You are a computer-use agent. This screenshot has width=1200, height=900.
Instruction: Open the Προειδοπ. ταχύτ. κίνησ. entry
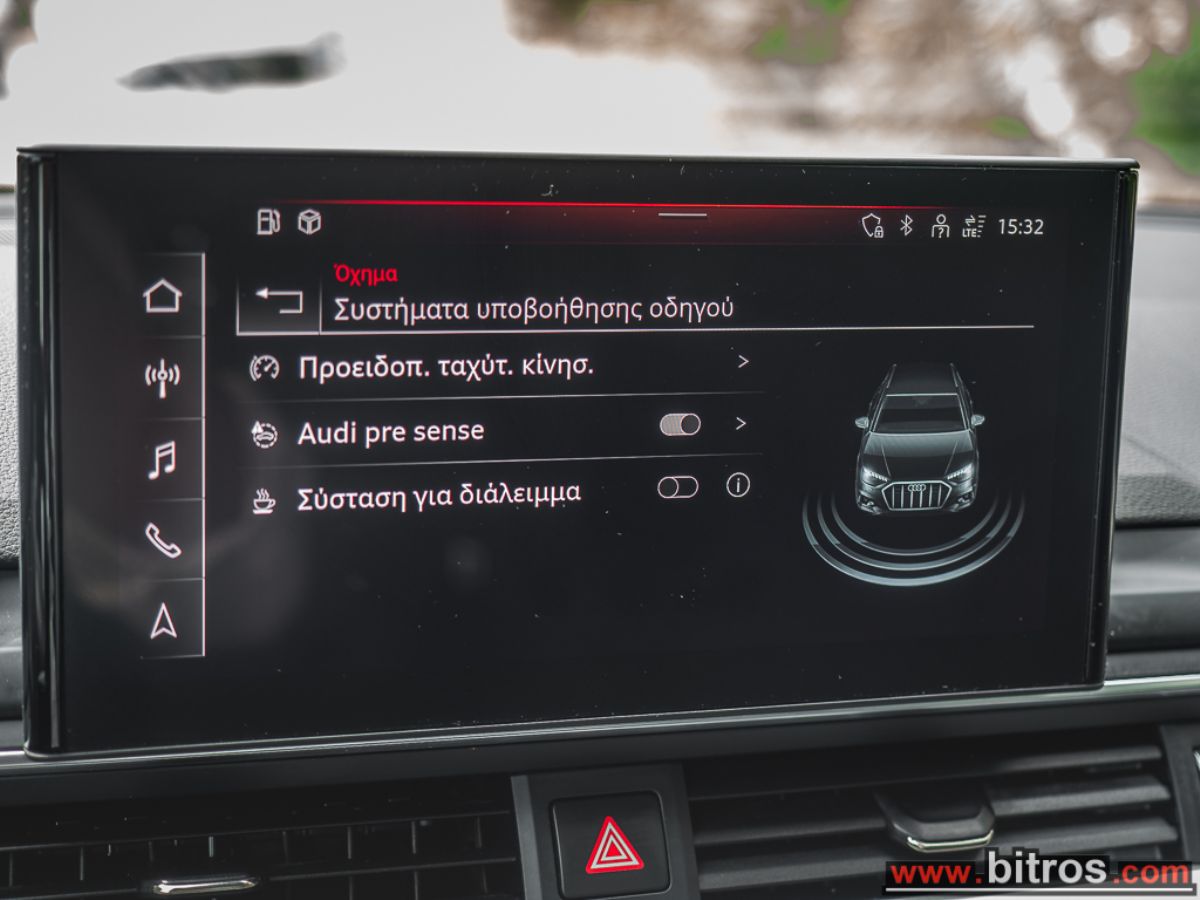[x=446, y=367]
